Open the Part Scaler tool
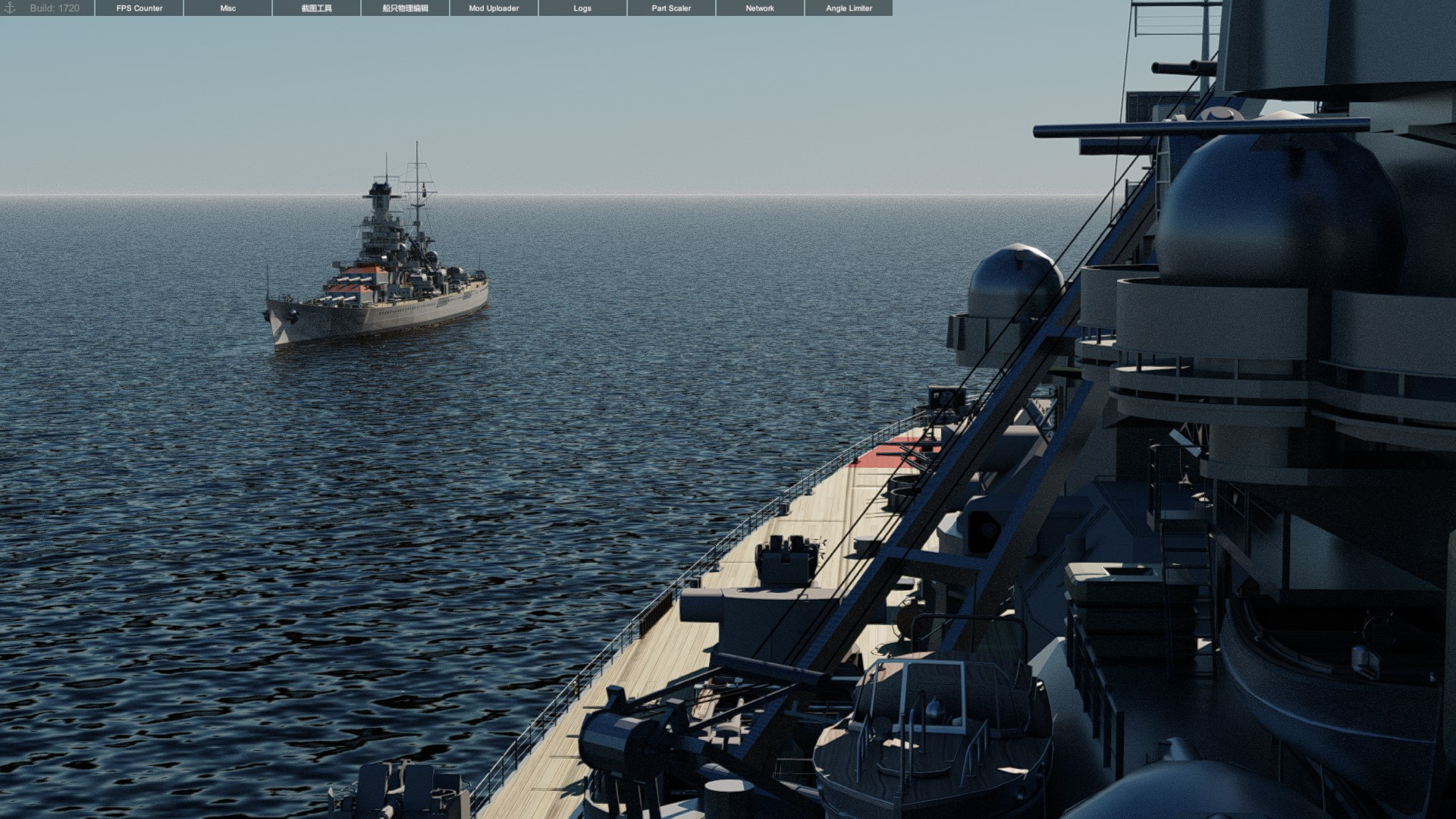Image resolution: width=1456 pixels, height=819 pixels. pyautogui.click(x=671, y=8)
